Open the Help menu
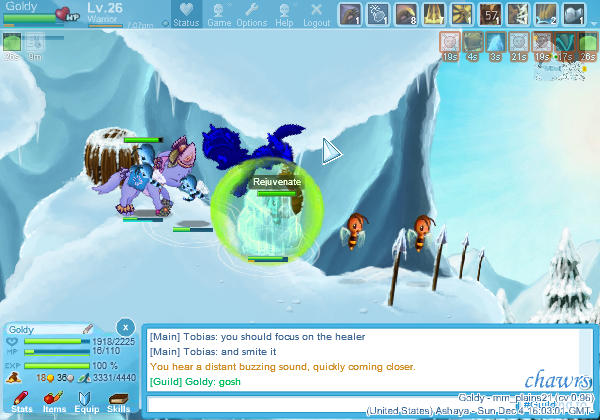 click(284, 15)
